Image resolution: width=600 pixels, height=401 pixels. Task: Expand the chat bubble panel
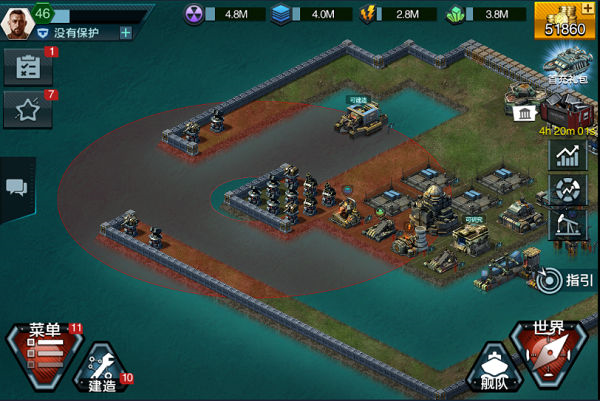point(16,188)
